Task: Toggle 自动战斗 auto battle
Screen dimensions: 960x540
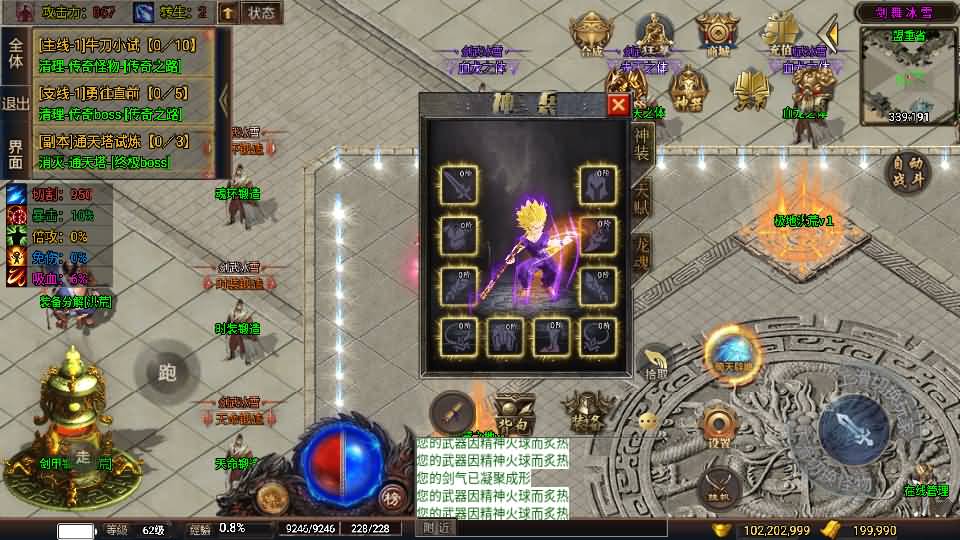Action: (907, 171)
